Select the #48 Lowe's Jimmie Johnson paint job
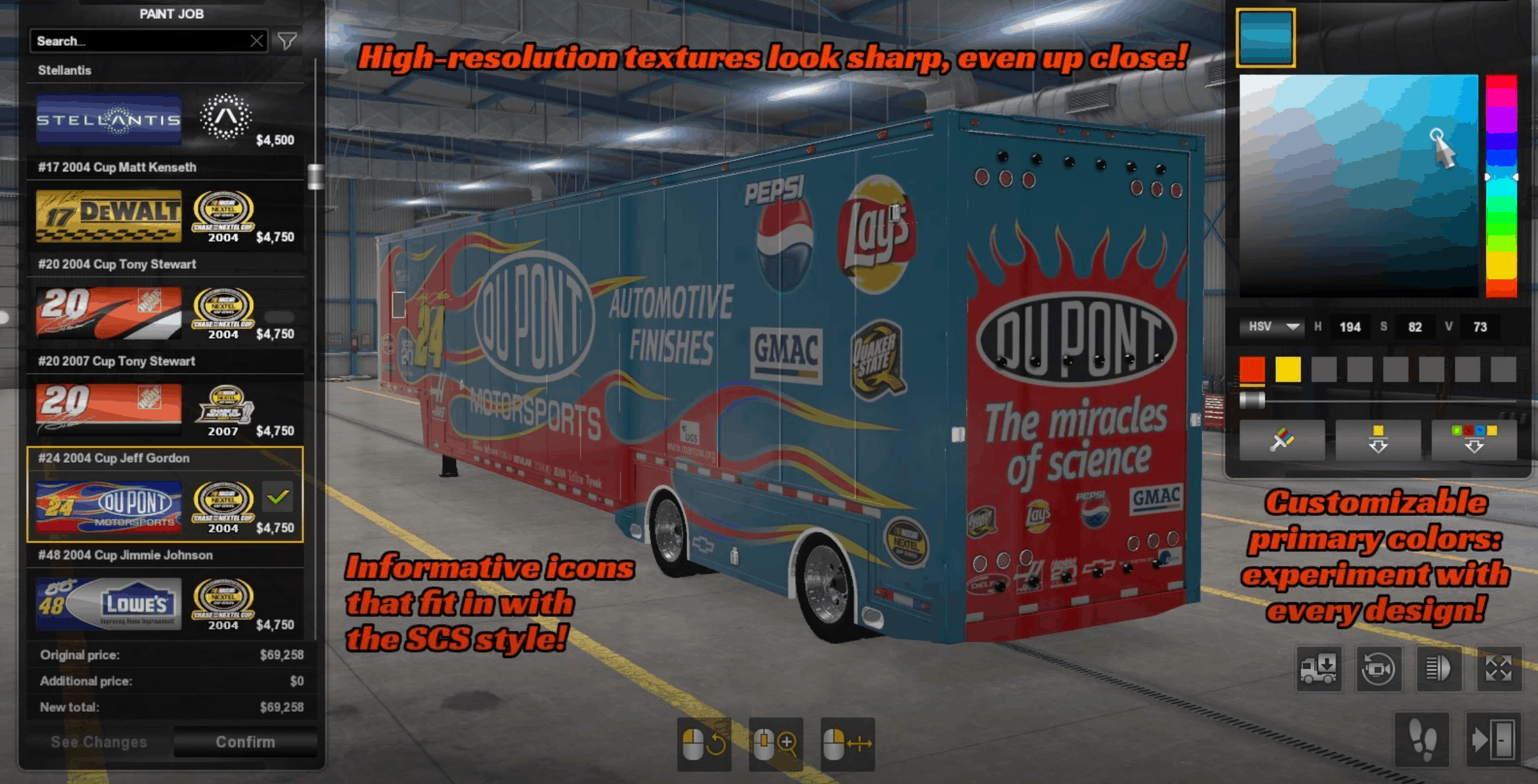This screenshot has height=784, width=1538. point(165,603)
